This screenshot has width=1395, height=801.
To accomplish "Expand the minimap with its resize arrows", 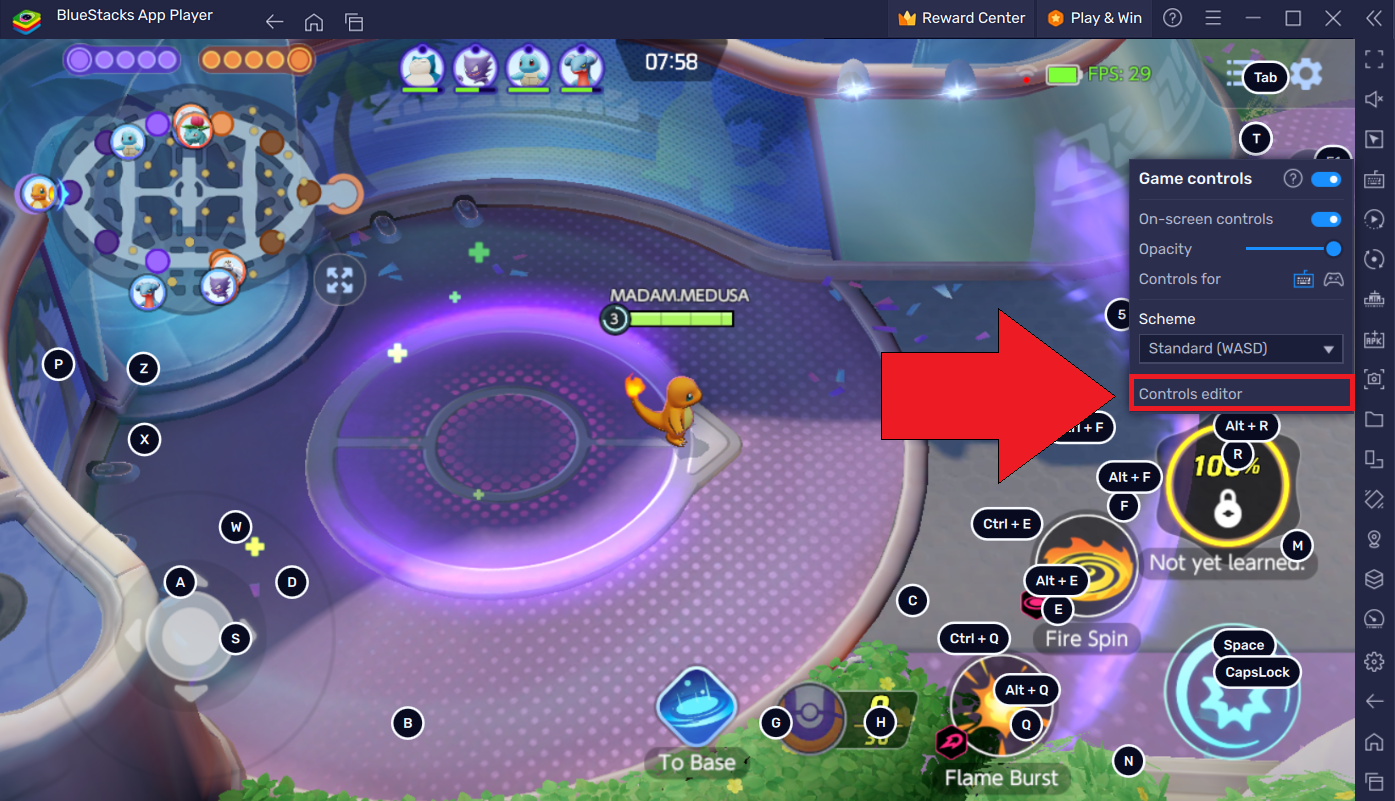I will [339, 280].
